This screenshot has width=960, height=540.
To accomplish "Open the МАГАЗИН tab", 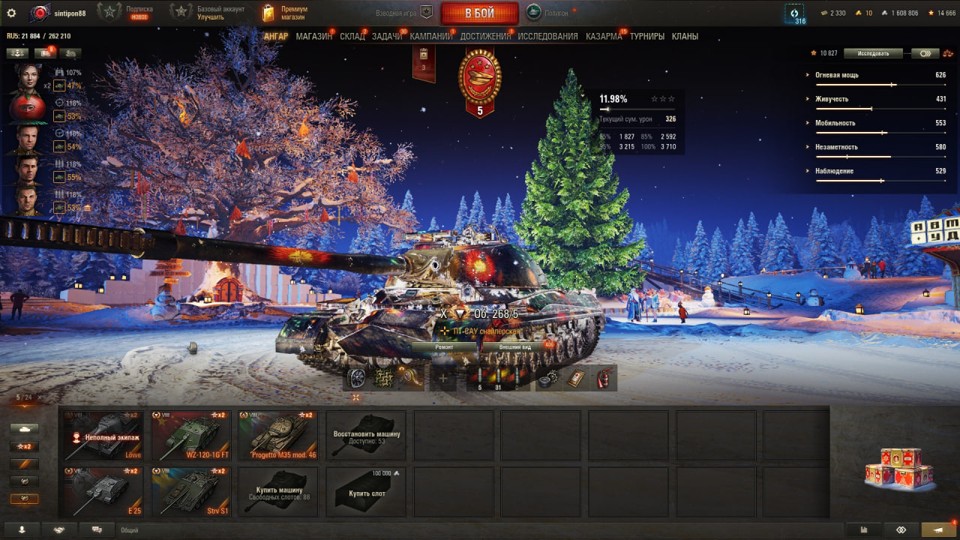I will click(x=314, y=36).
